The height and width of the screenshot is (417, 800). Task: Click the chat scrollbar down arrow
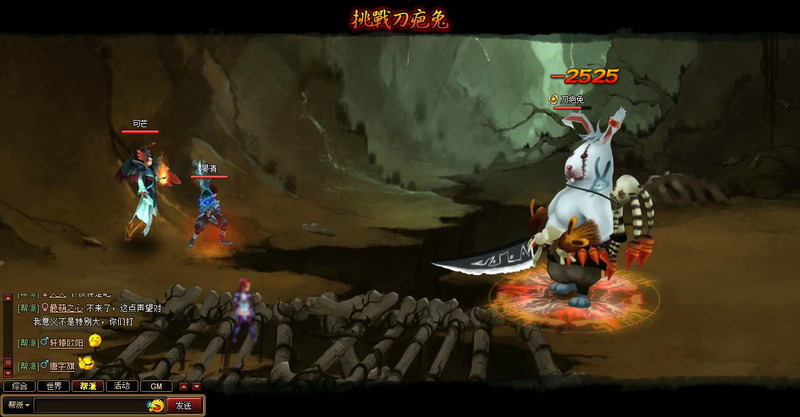tap(8, 372)
